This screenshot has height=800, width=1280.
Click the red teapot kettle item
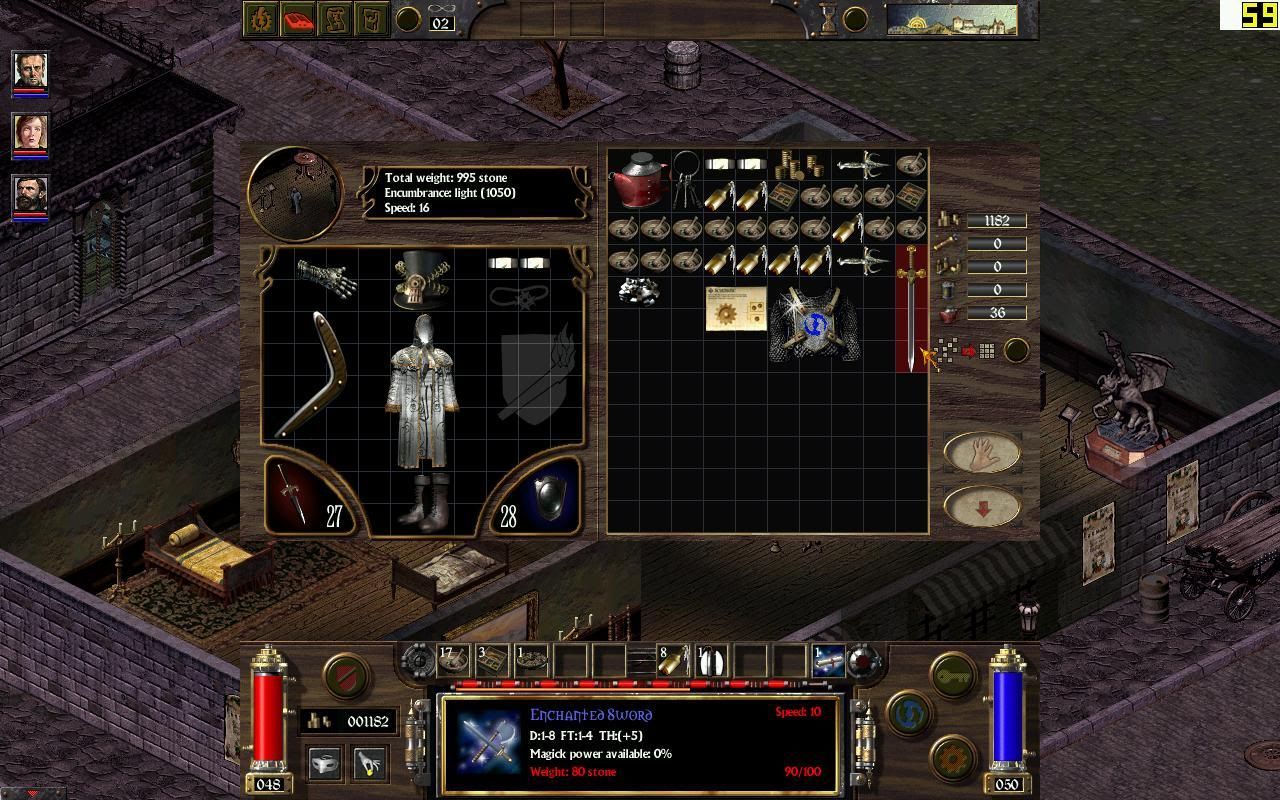click(x=638, y=178)
